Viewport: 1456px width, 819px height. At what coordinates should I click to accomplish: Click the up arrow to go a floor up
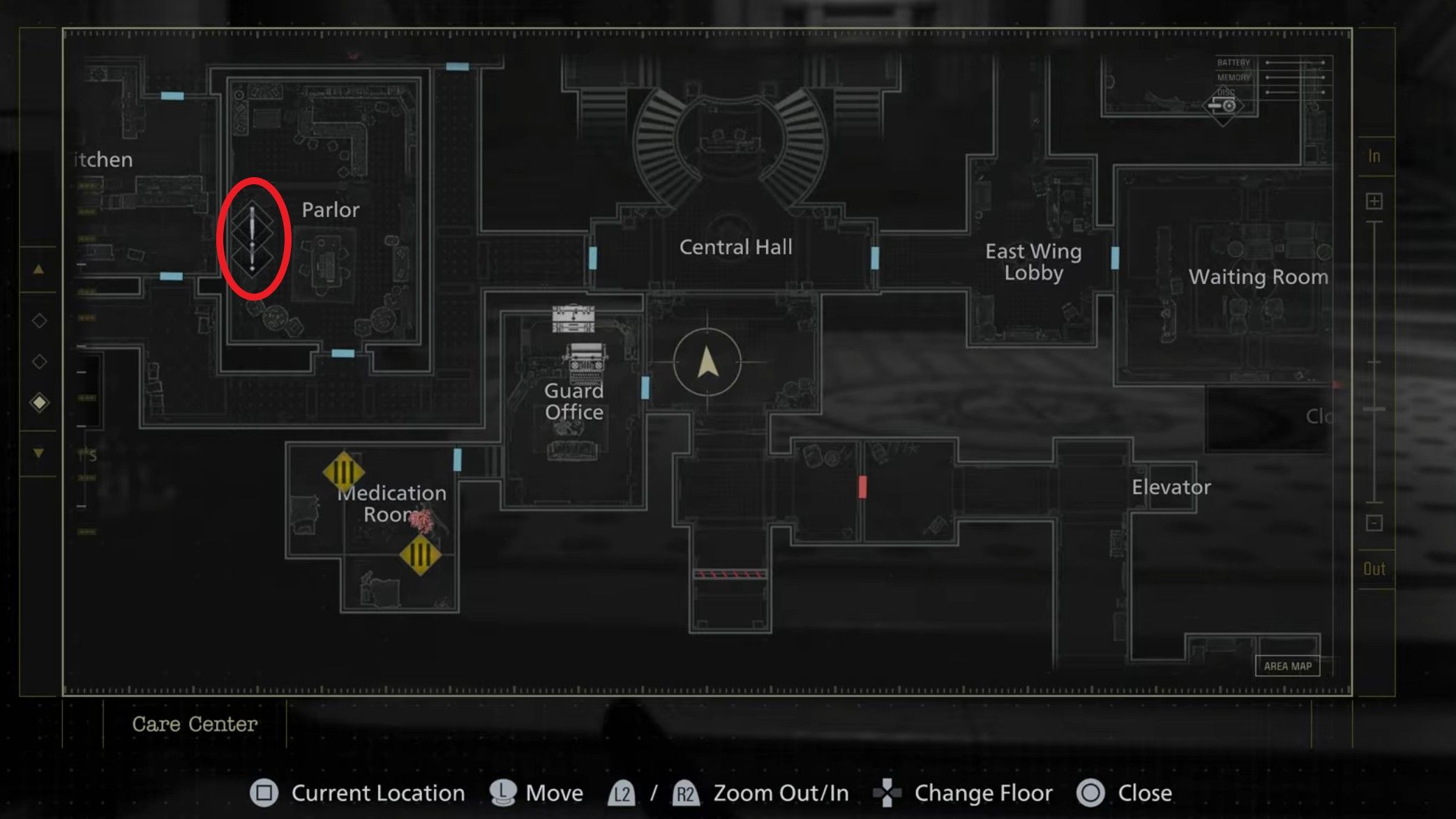[39, 269]
